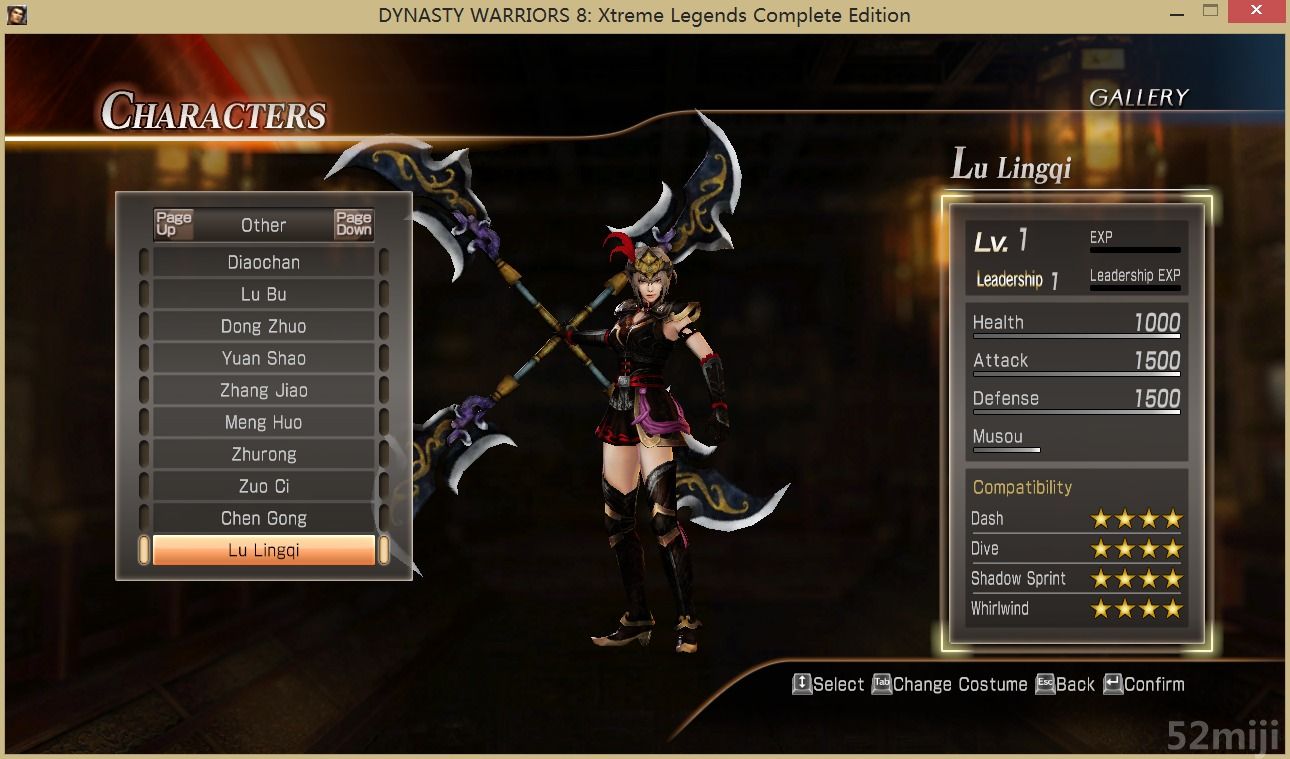Select the Zuo Ci entry
The height and width of the screenshot is (759, 1290).
[x=263, y=486]
